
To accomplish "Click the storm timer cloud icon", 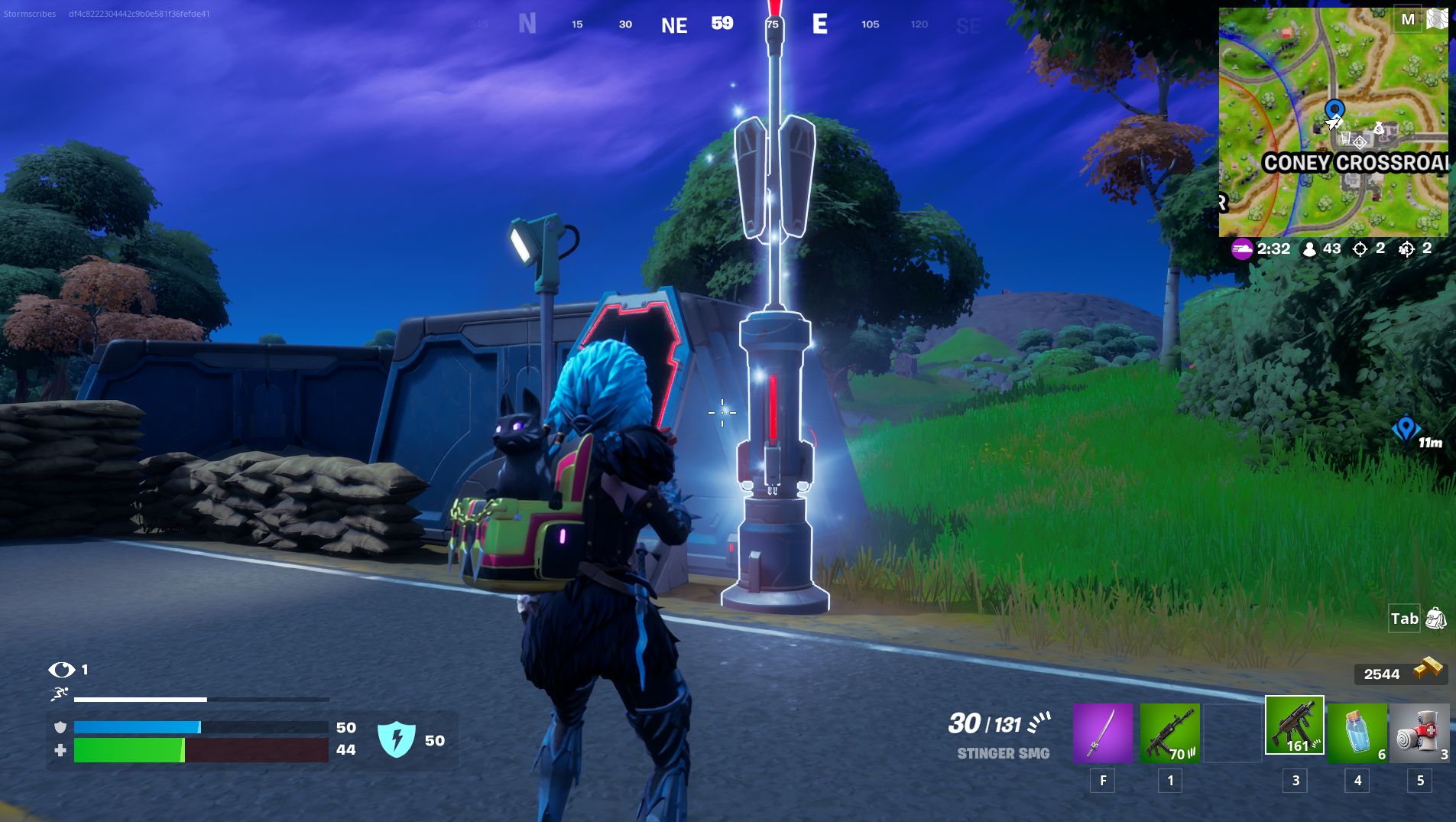I will (1244, 249).
